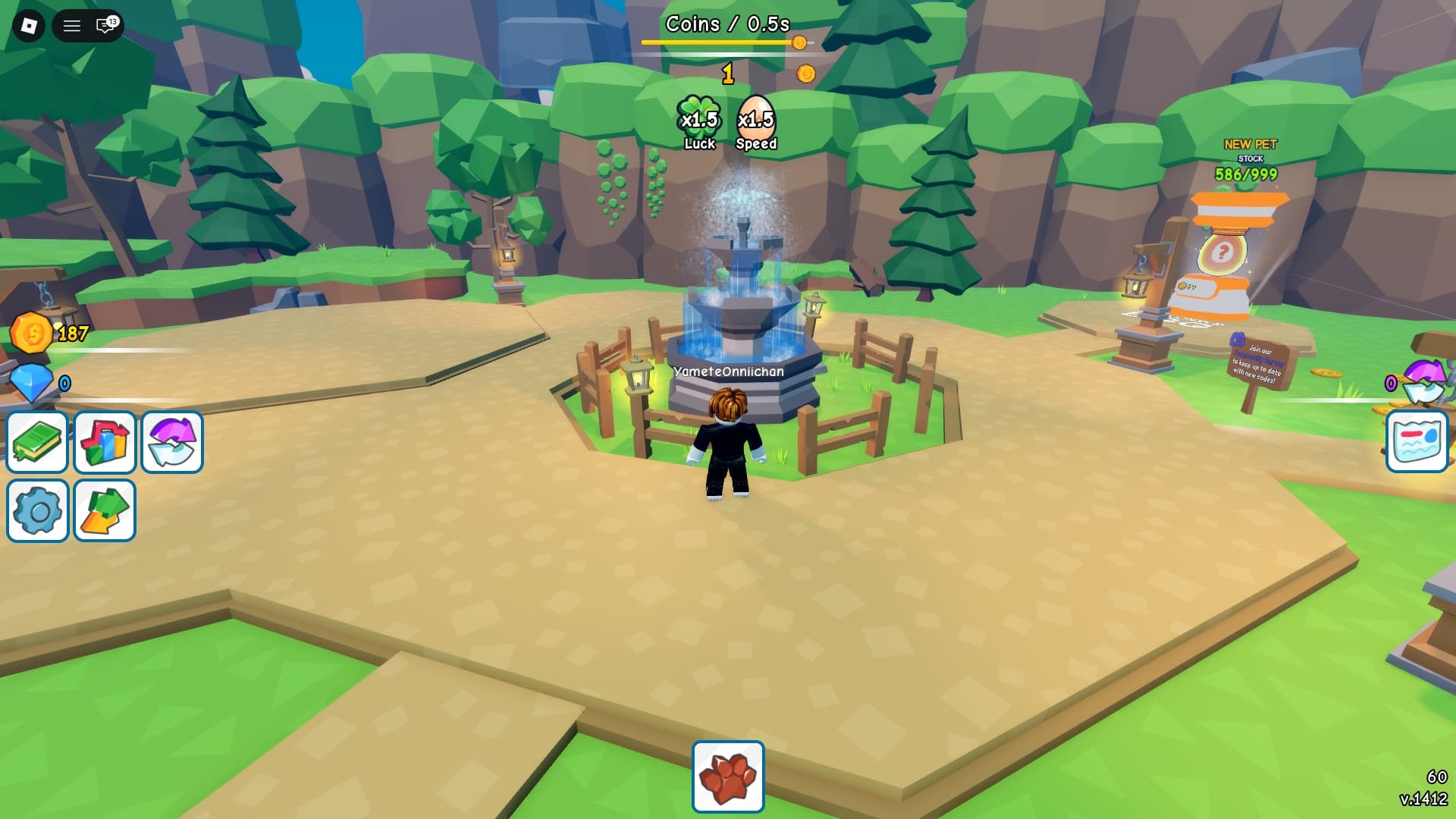Open the red paw pets menu
This screenshot has width=1456, height=819.
point(728,777)
